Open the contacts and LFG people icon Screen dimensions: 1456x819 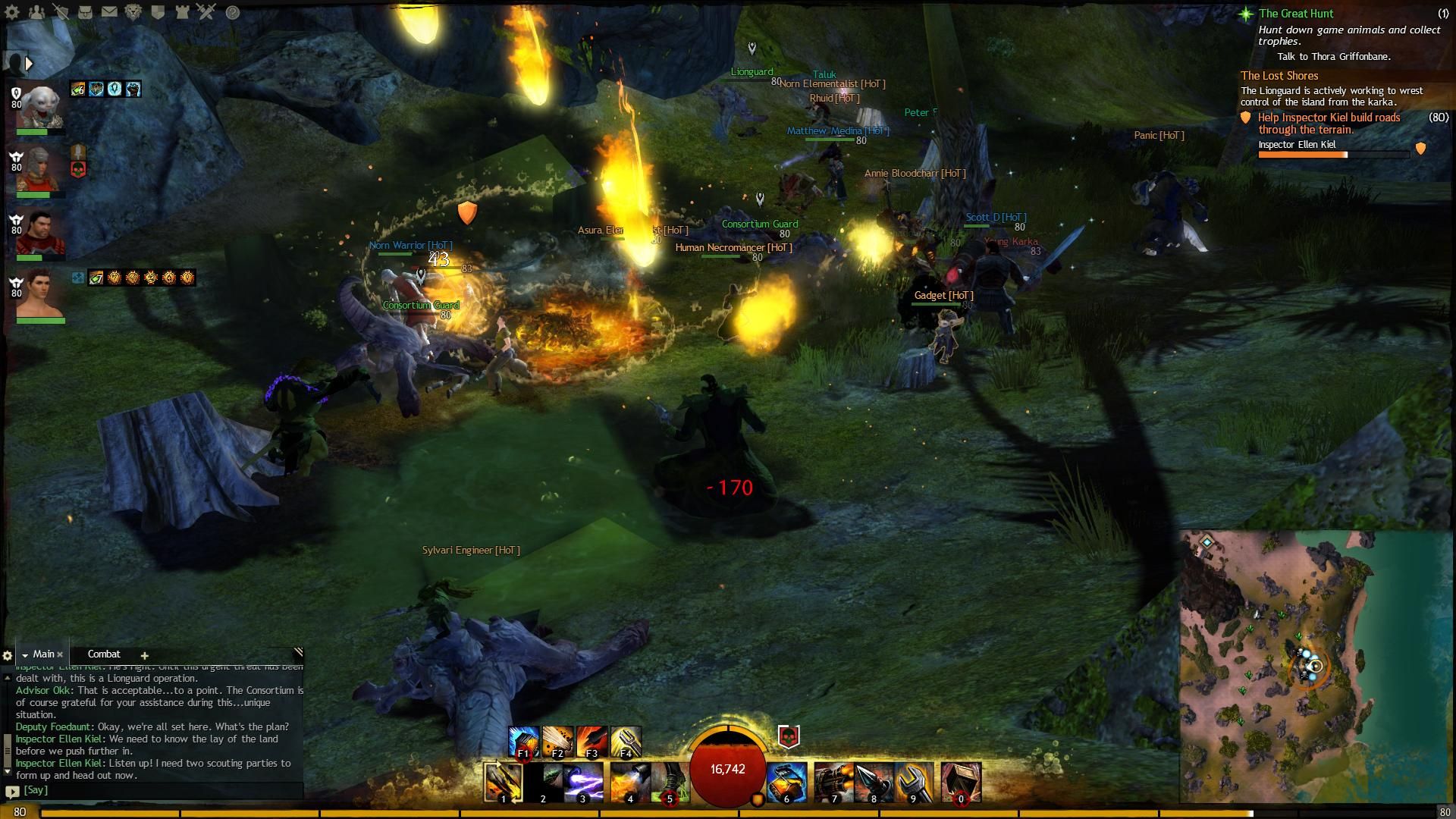point(36,12)
